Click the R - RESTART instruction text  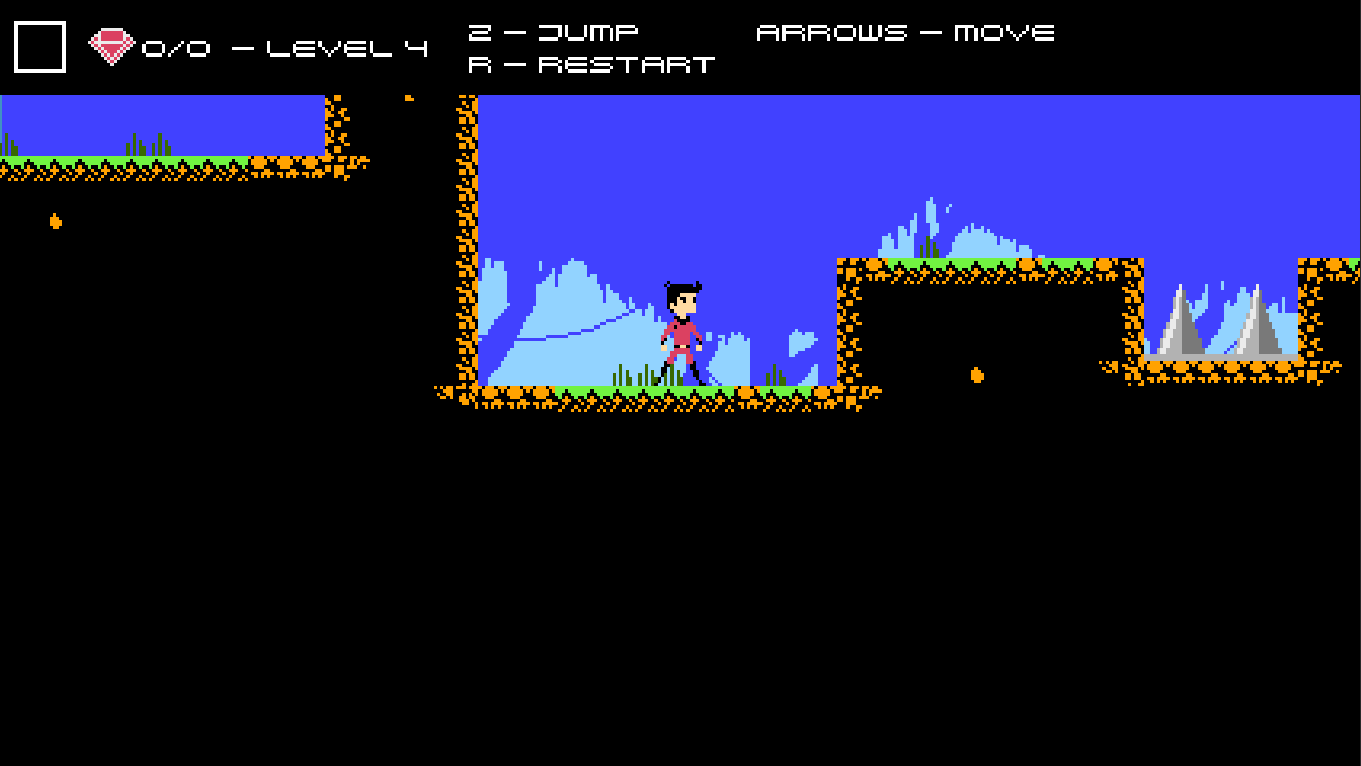pos(590,64)
